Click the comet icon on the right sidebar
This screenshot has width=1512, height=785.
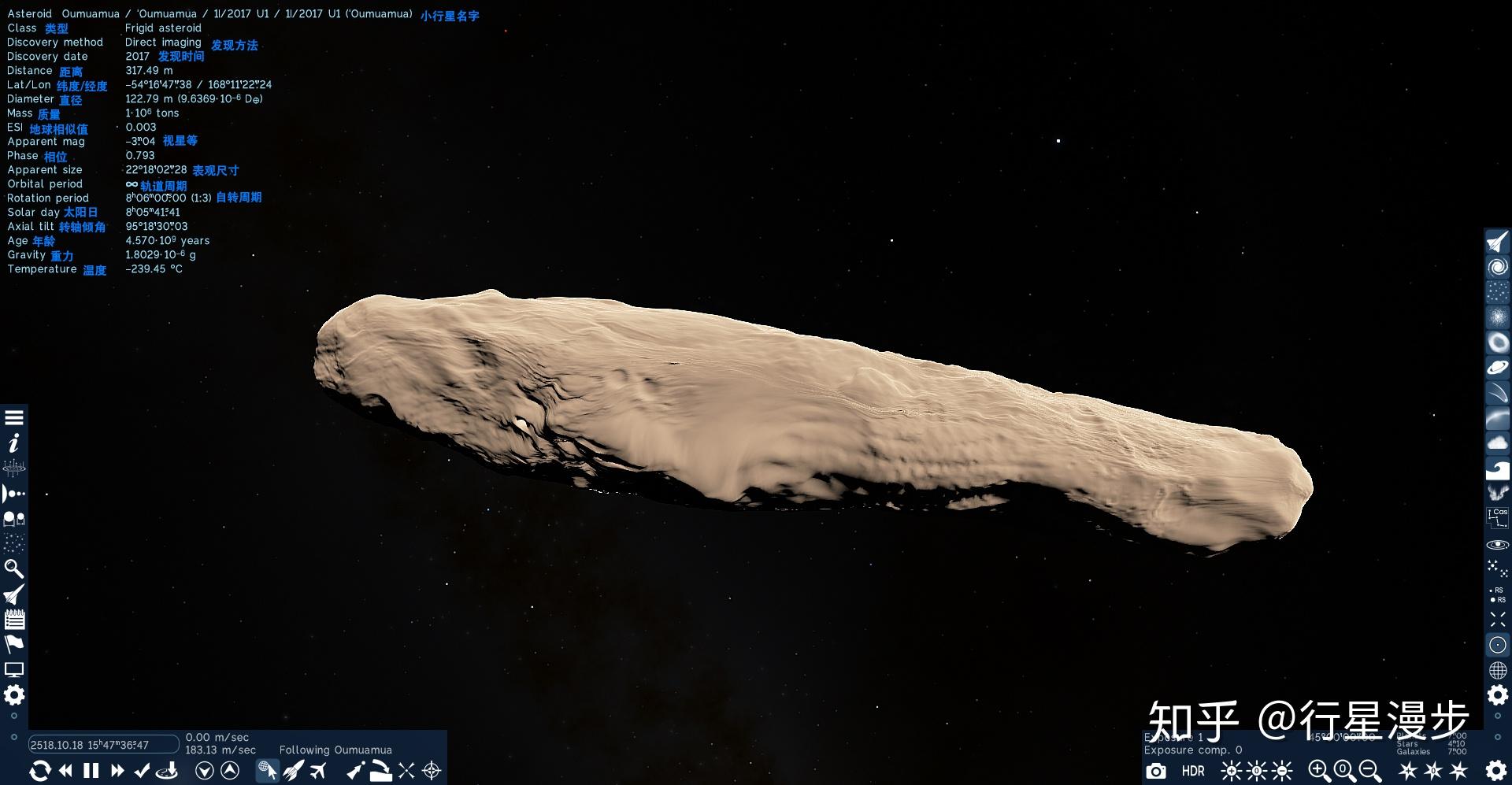1497,391
